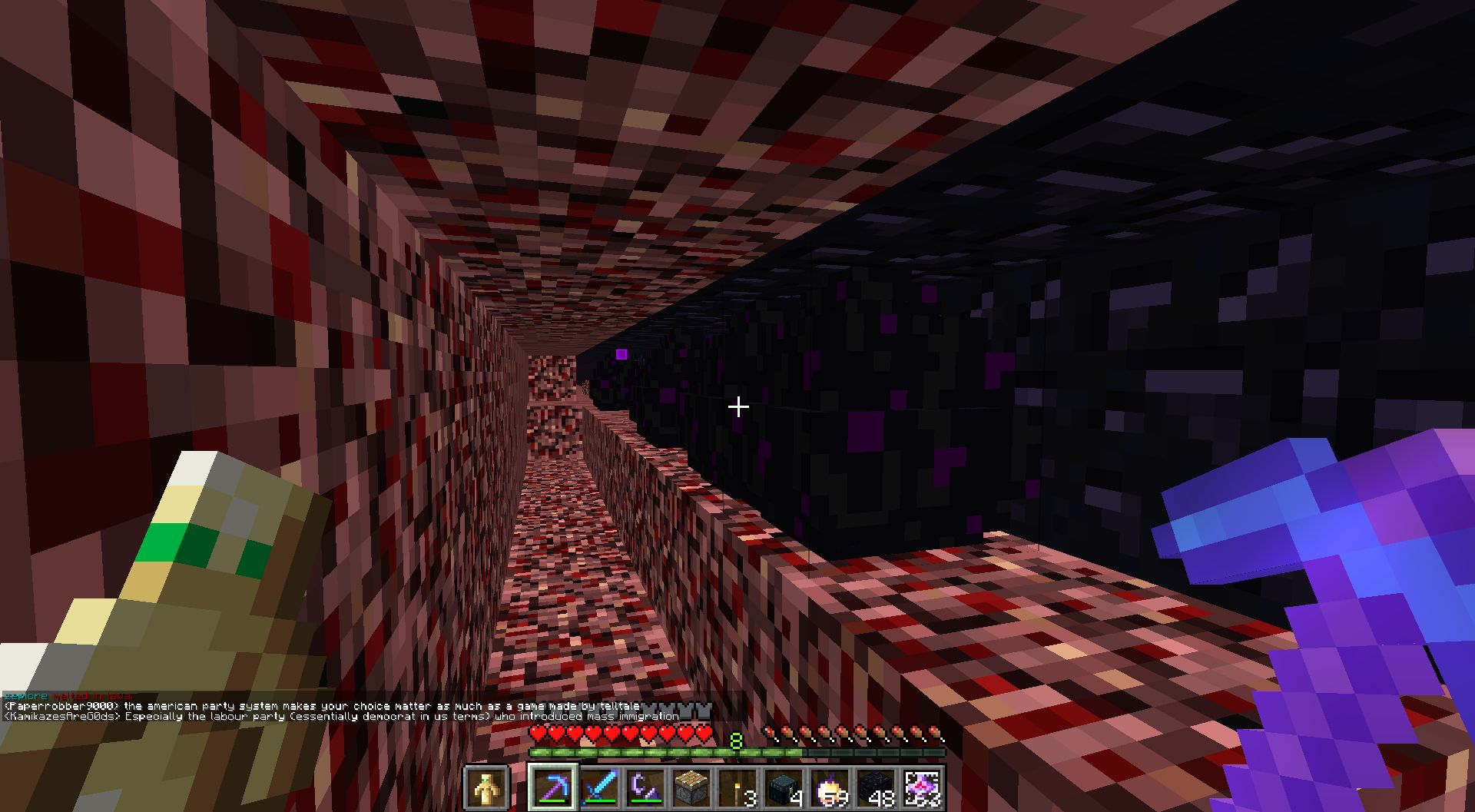Select the crafting table hotbar item
This screenshot has height=812, width=1475.
(691, 785)
